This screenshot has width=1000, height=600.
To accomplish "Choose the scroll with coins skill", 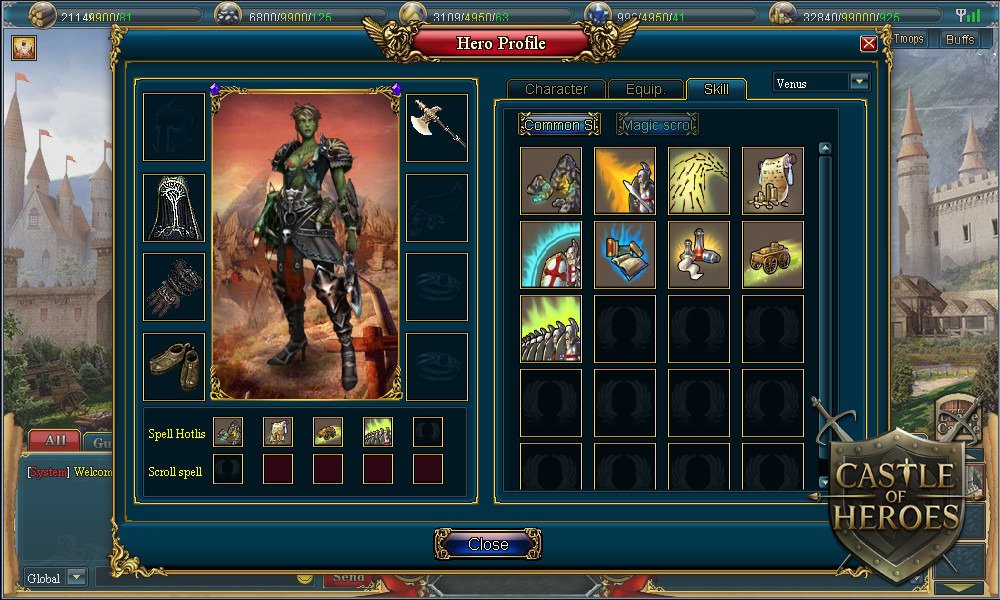I will click(773, 181).
